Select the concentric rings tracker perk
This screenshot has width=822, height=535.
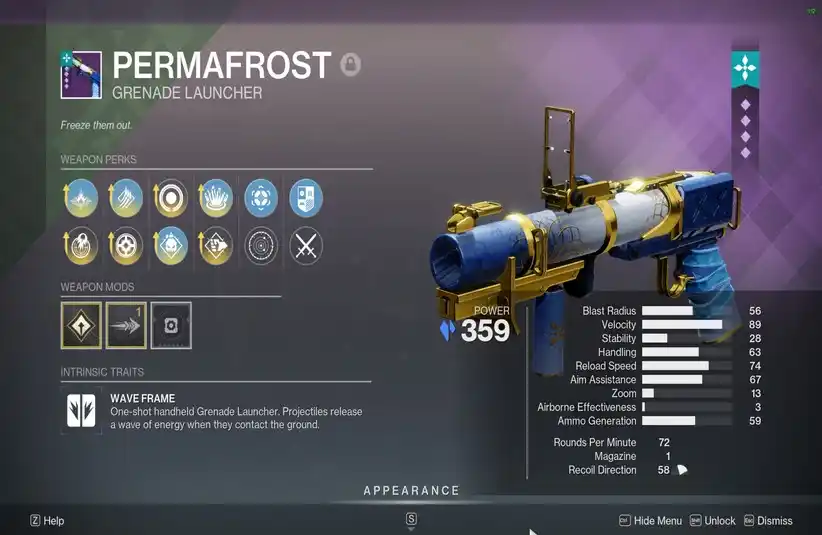[261, 246]
